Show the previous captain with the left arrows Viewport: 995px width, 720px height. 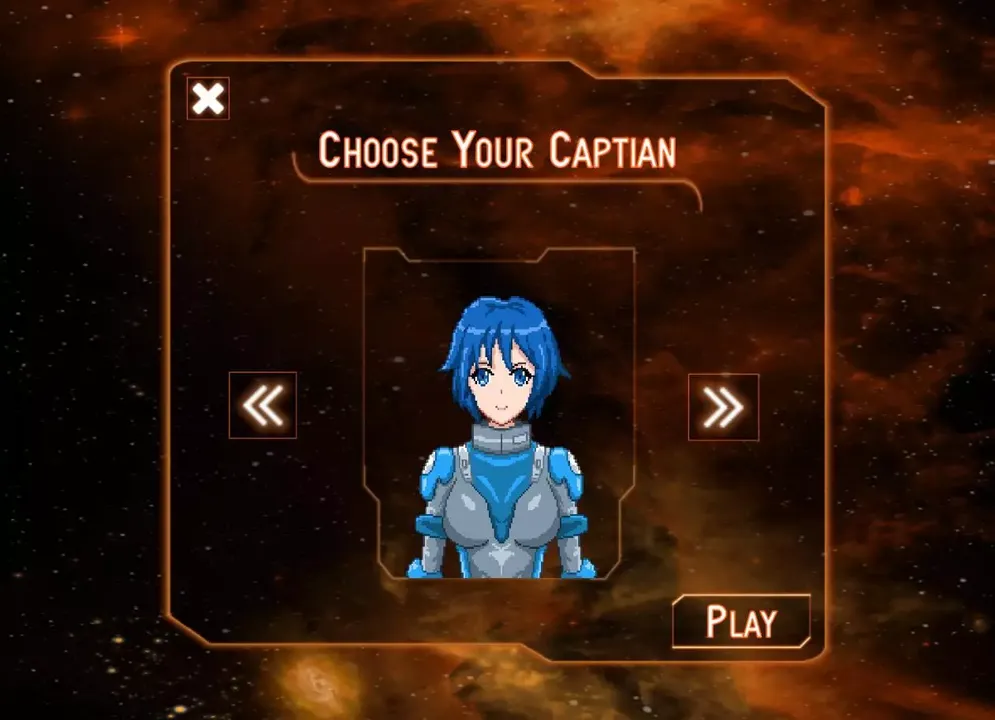(263, 405)
